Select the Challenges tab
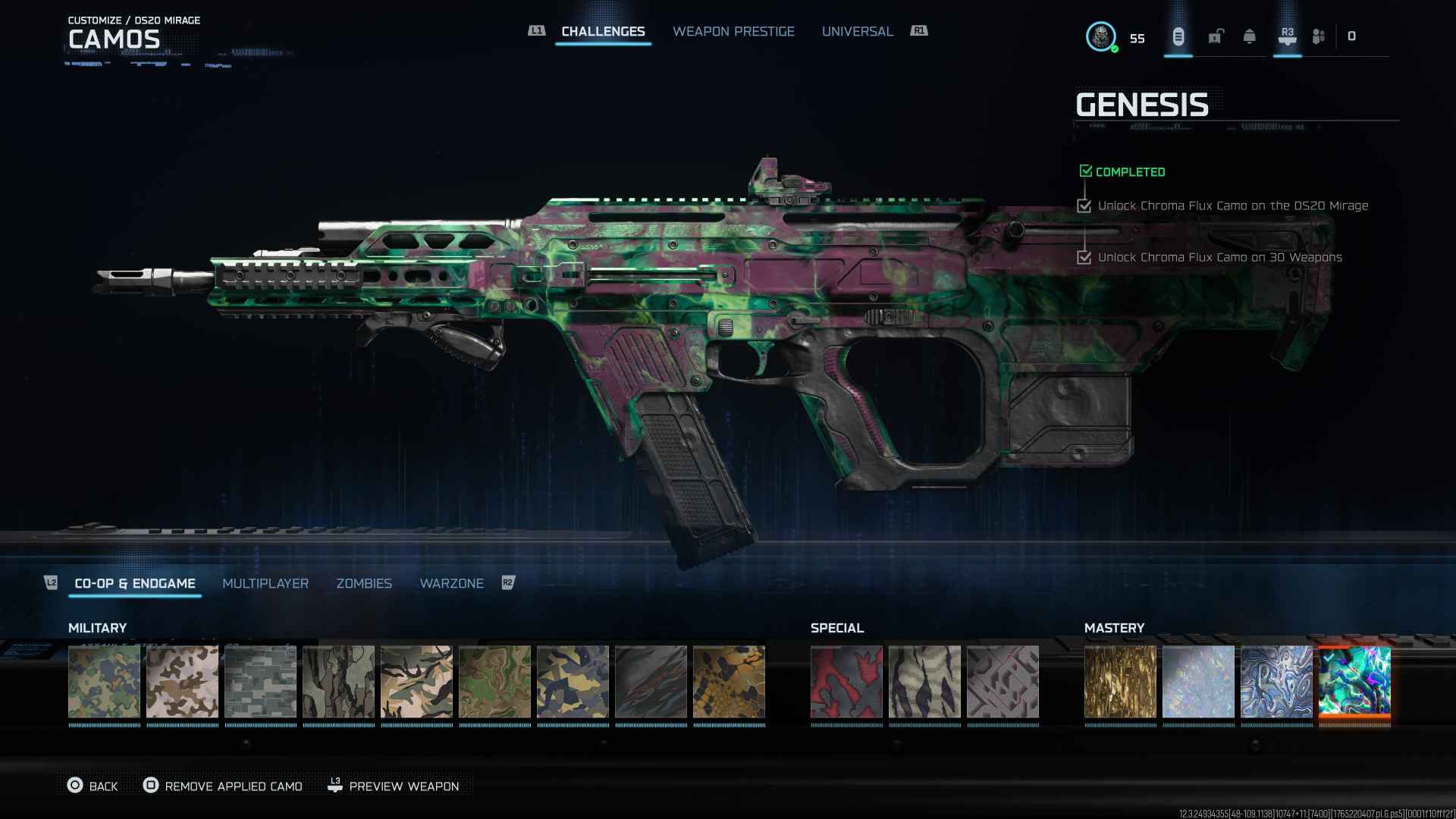 (x=603, y=31)
